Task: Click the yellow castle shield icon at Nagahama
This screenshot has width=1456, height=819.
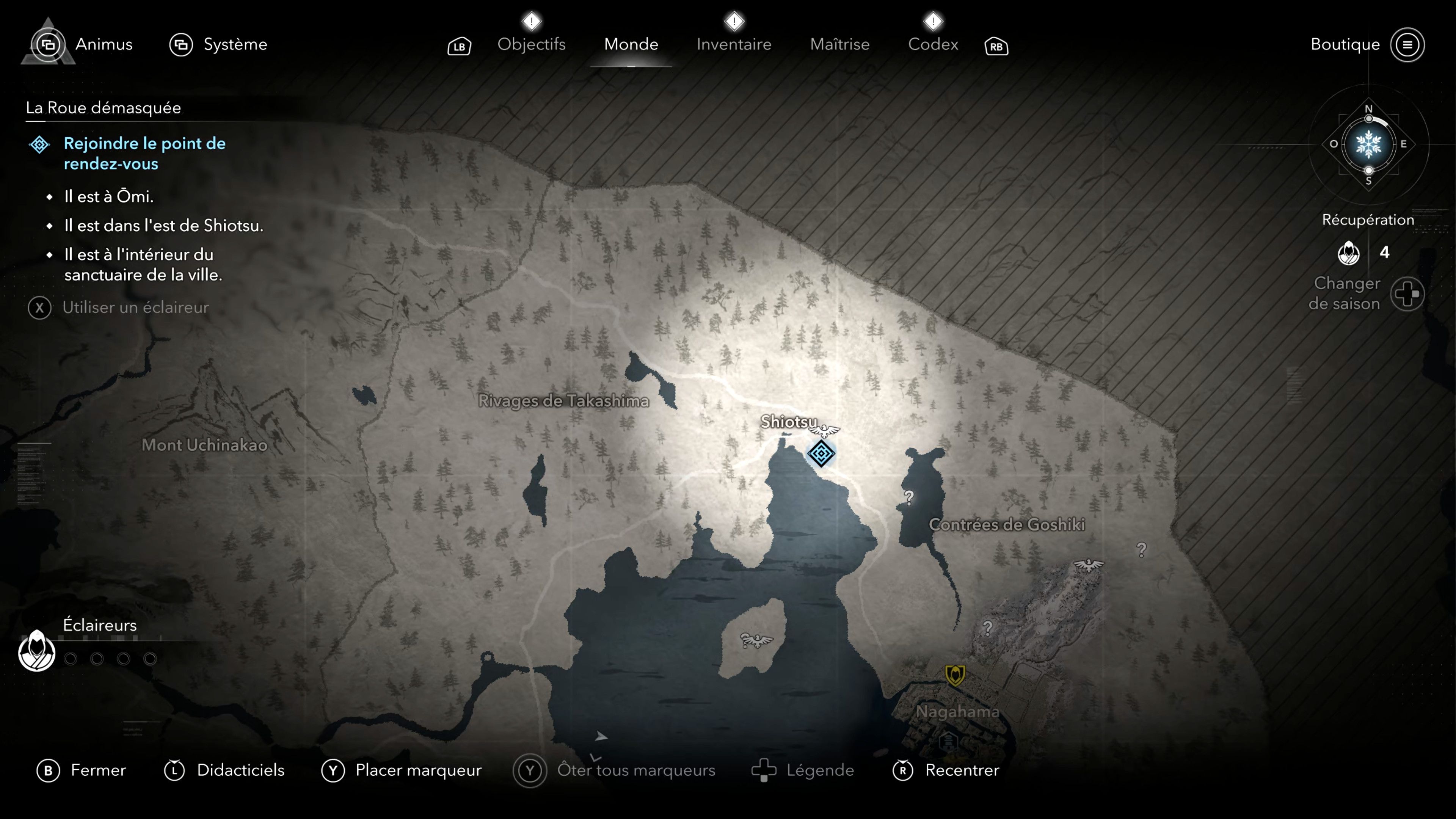Action: 955,674
